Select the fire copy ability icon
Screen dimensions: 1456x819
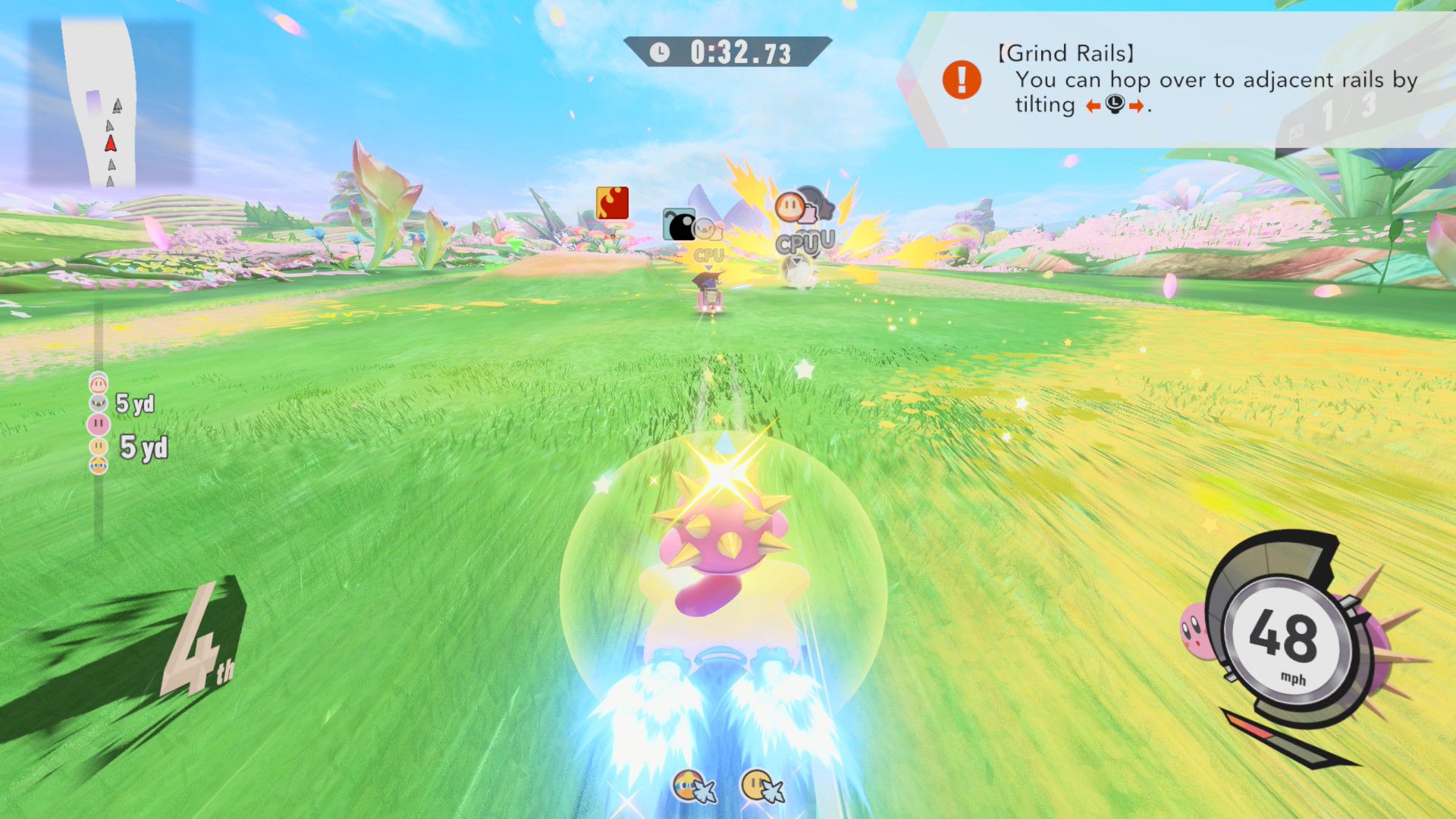click(x=612, y=203)
